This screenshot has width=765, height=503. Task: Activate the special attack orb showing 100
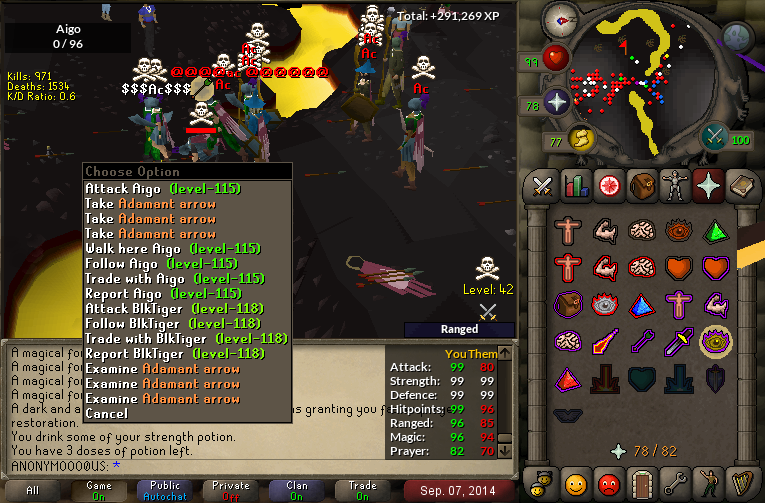(715, 136)
